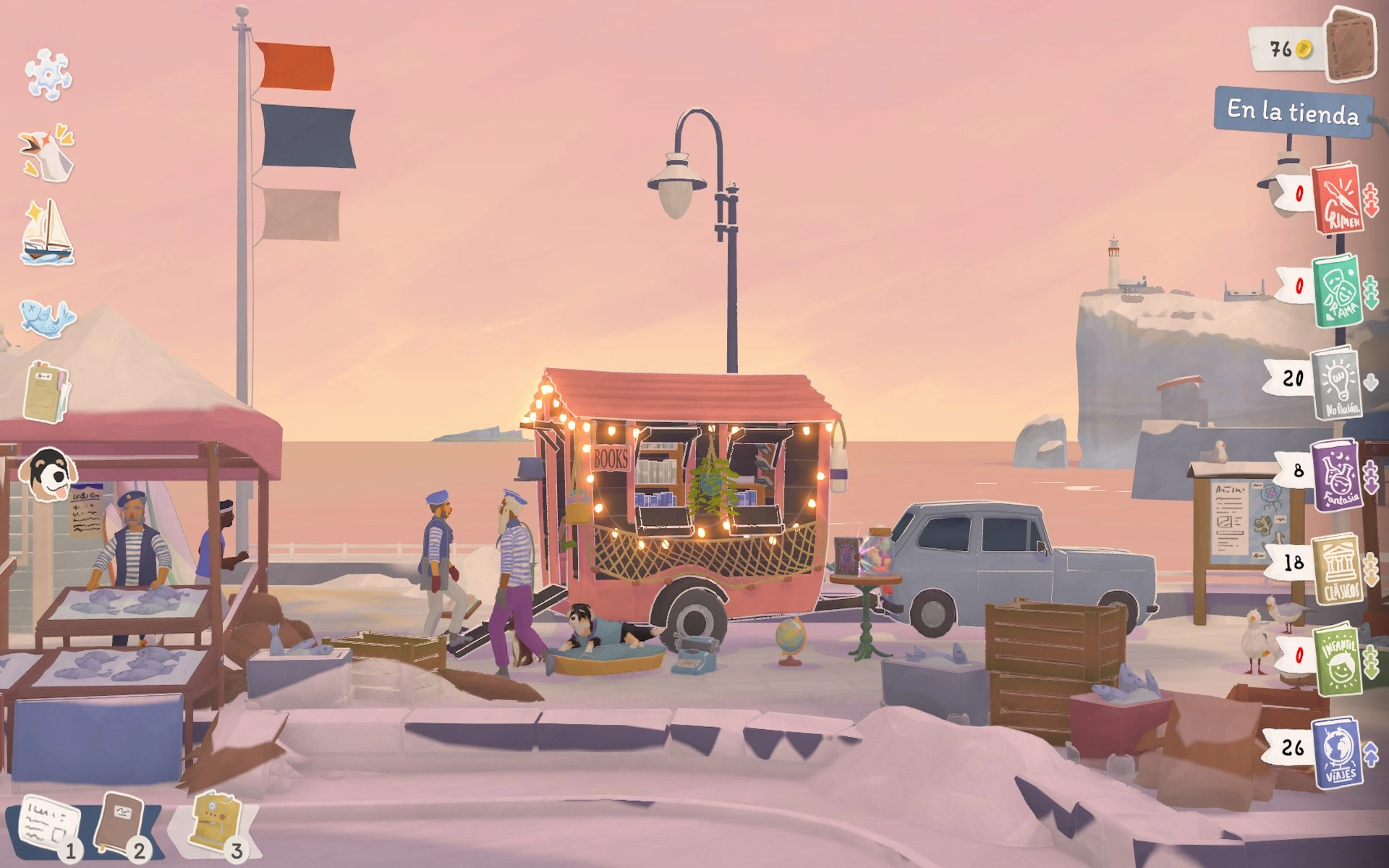
Task: Open the blue fish icon
Action: pos(47,316)
